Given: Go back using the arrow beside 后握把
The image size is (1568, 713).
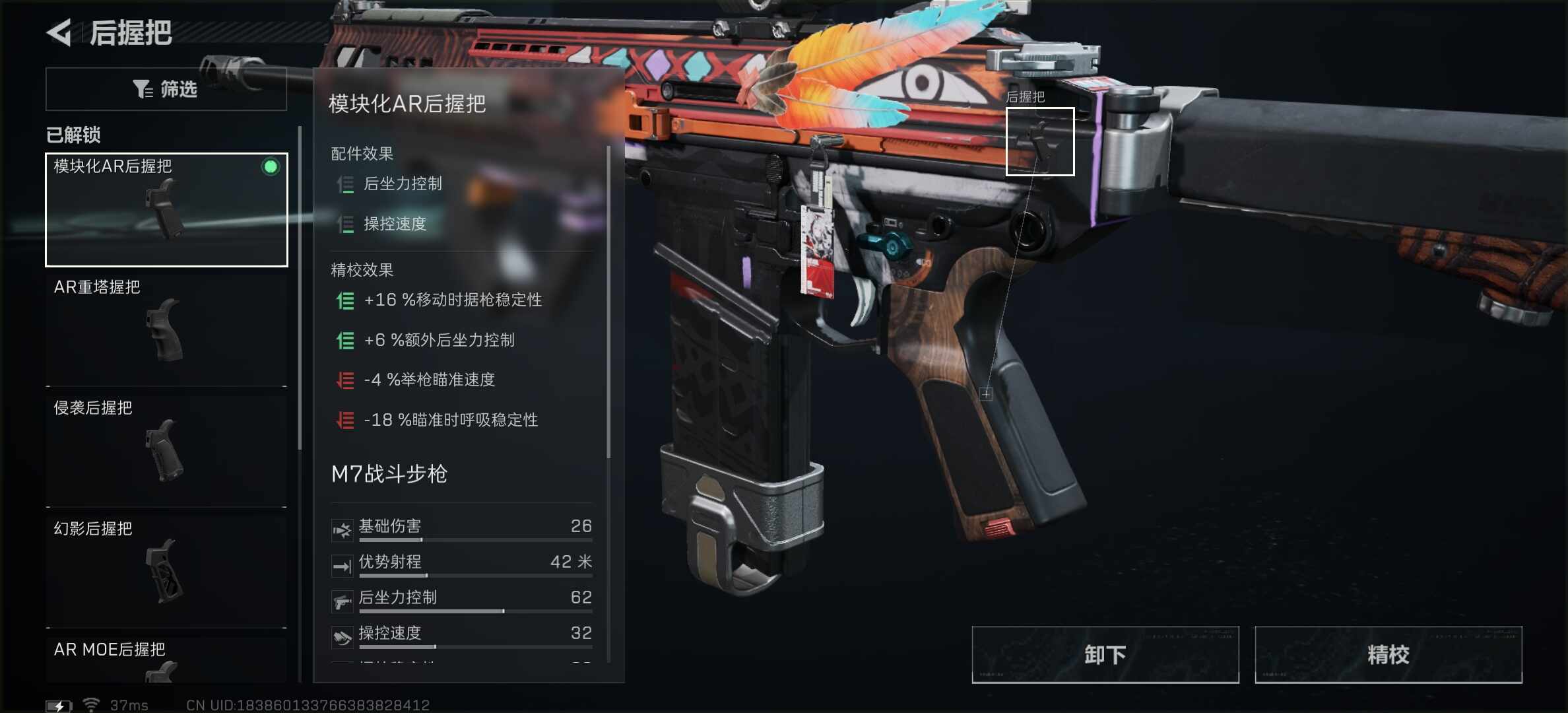Looking at the screenshot, I should pos(59,33).
